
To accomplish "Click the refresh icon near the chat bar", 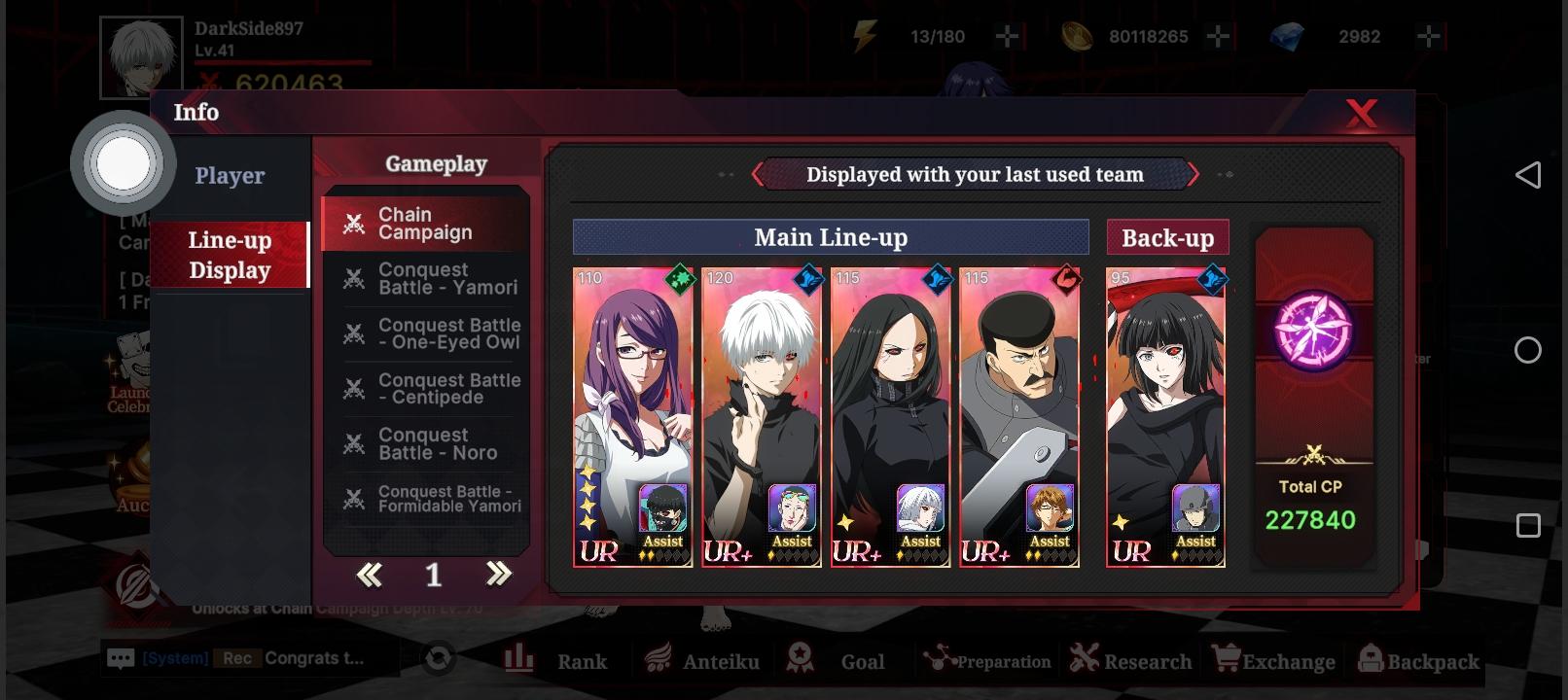I will point(437,656).
